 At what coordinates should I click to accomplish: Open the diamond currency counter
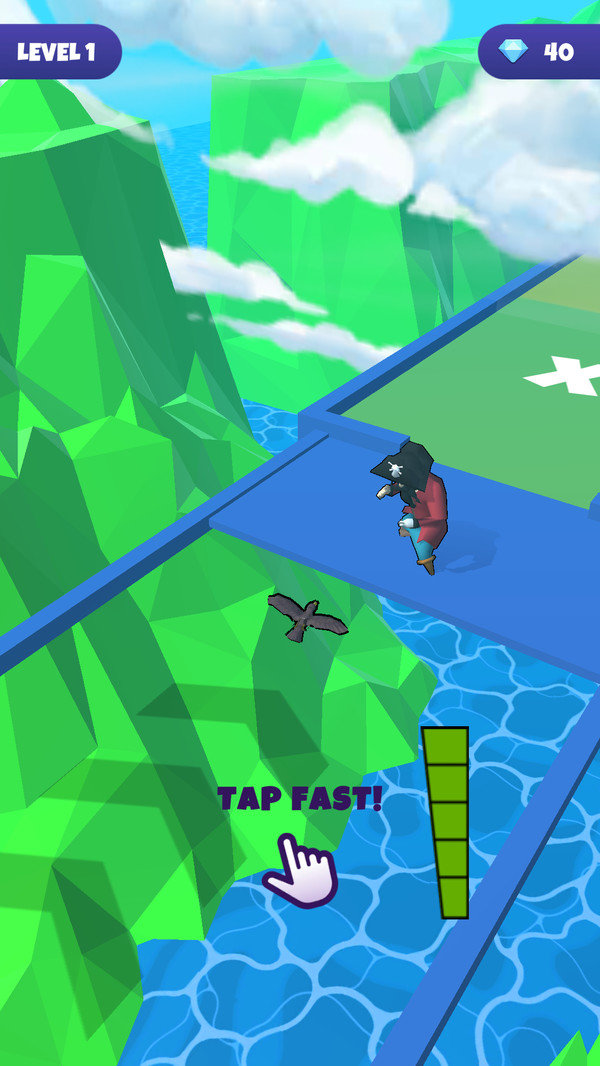pos(540,52)
